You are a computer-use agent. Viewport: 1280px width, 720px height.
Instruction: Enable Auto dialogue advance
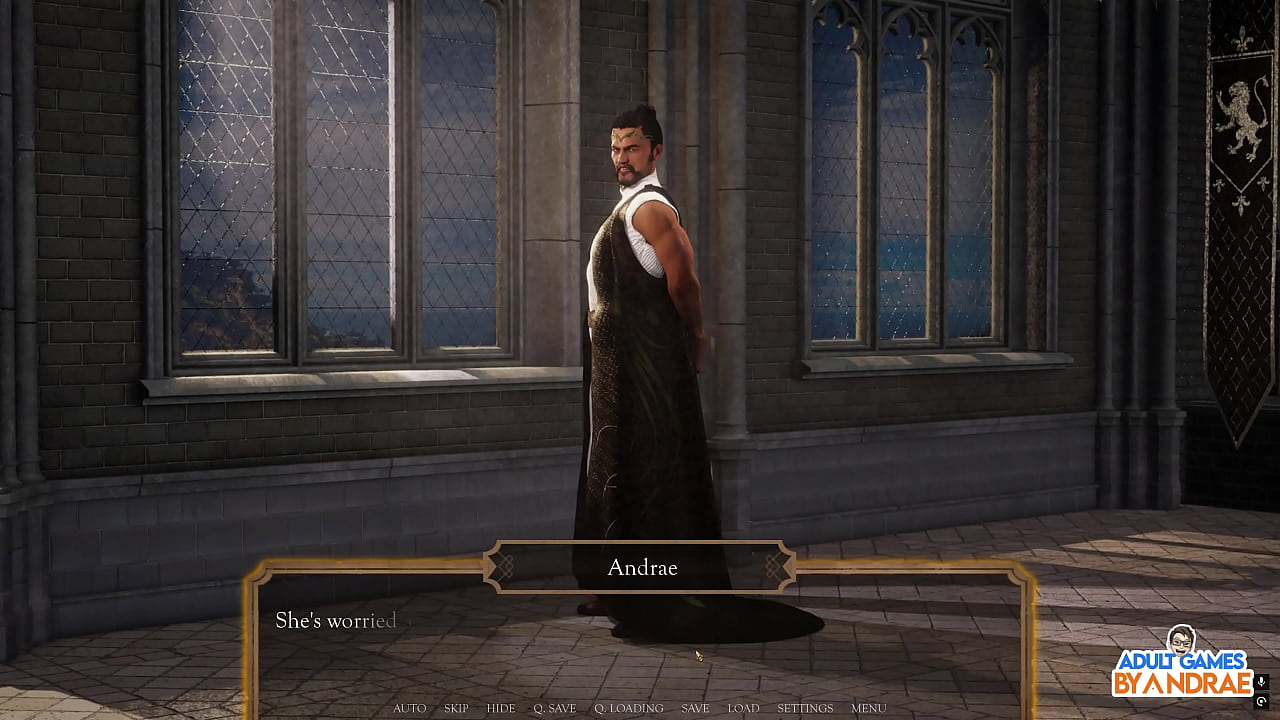409,708
